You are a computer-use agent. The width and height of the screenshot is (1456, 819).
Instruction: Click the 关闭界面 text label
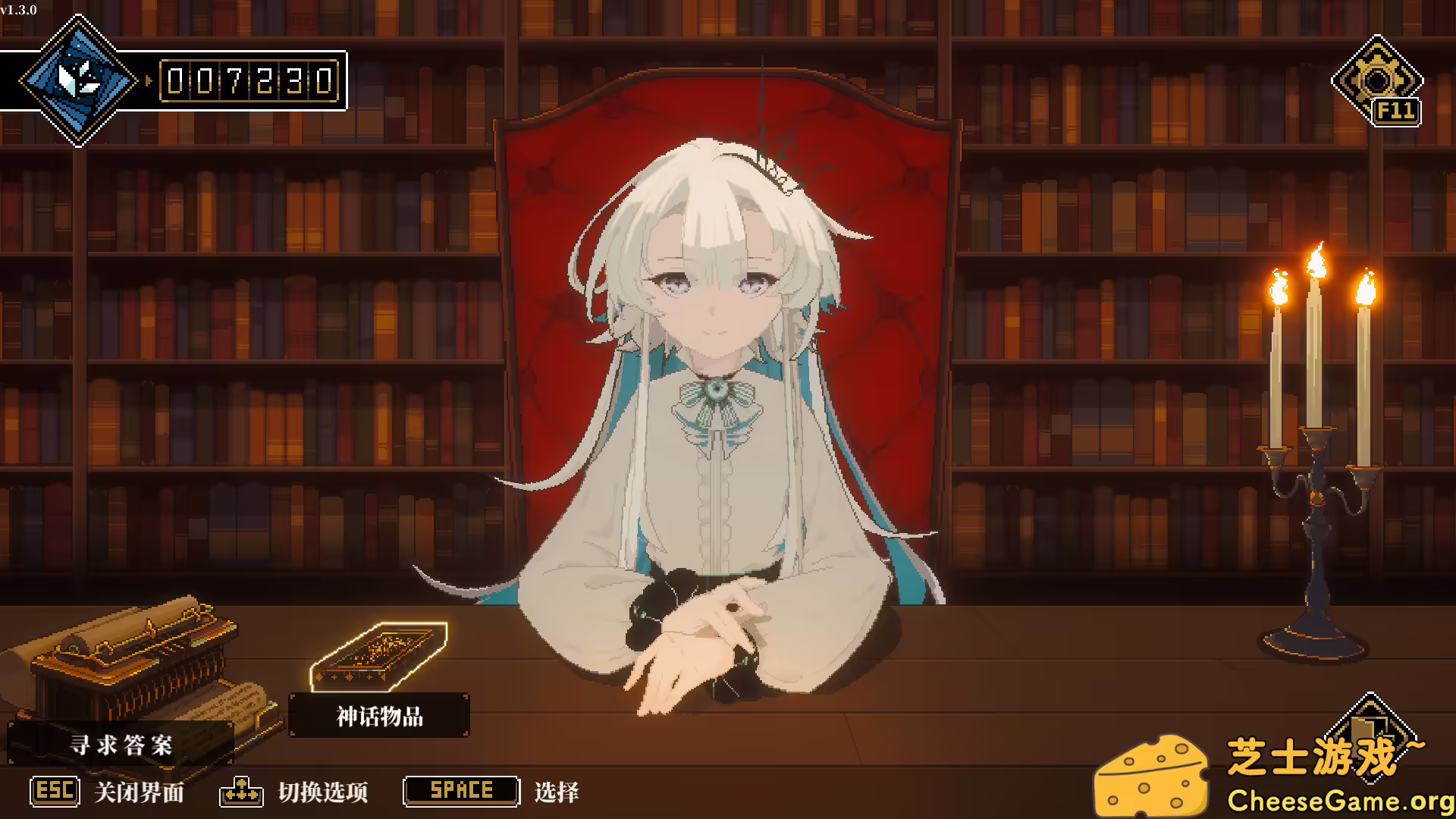(x=139, y=791)
